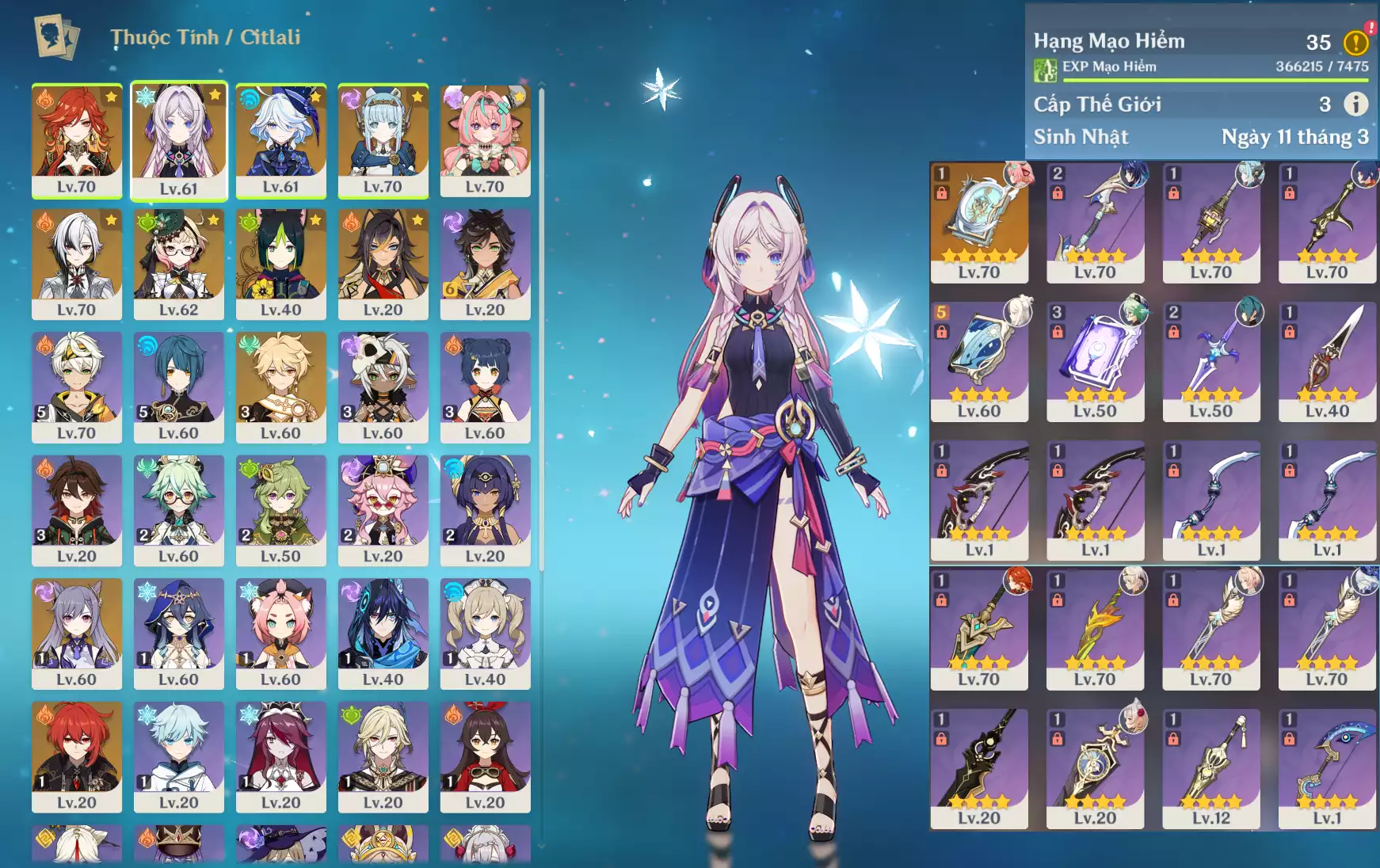The image size is (1380, 868).
Task: Click the Adventure Rank exclamation alert icon
Action: pos(1355,42)
